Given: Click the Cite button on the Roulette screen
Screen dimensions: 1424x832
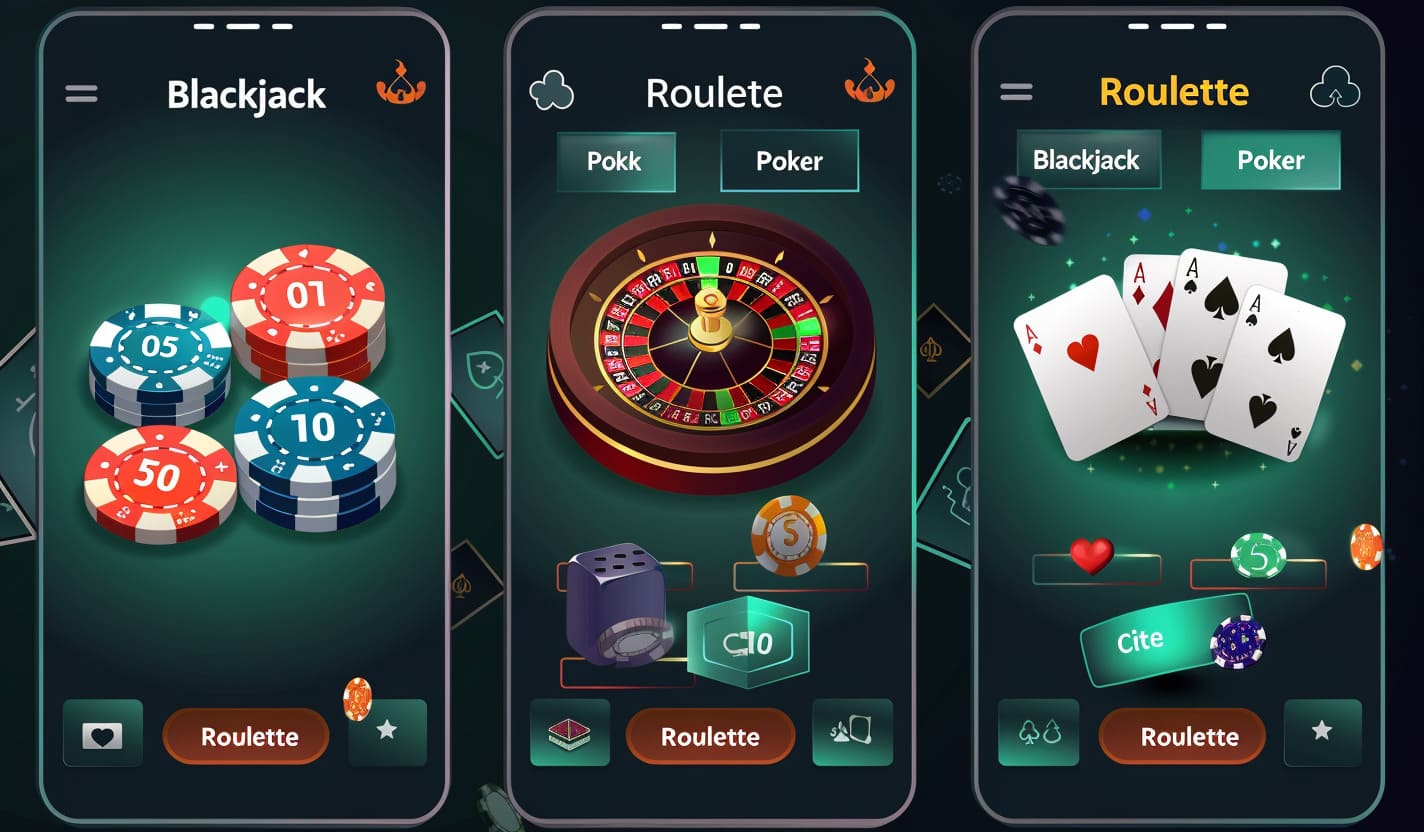Looking at the screenshot, I should tap(1143, 638).
